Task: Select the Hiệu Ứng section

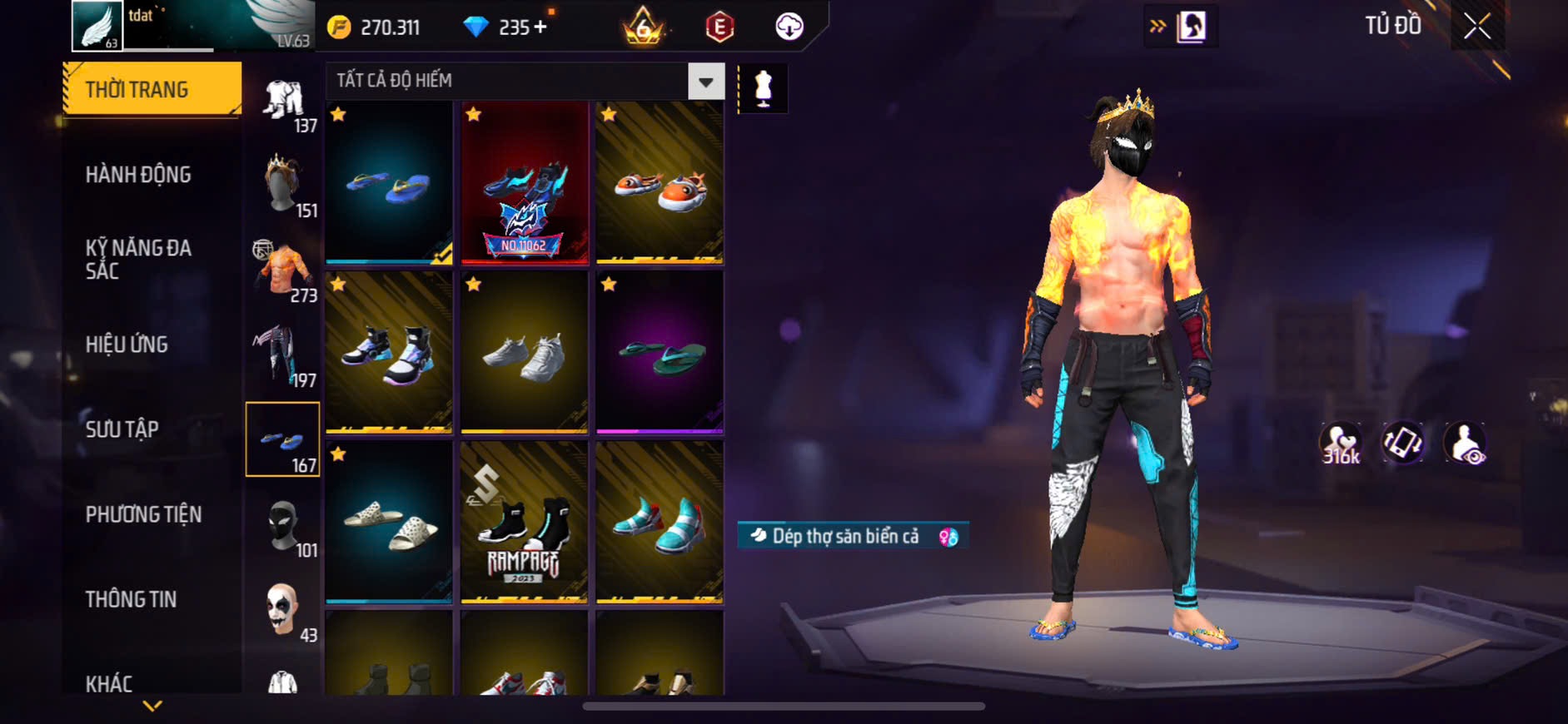Action: [x=127, y=345]
